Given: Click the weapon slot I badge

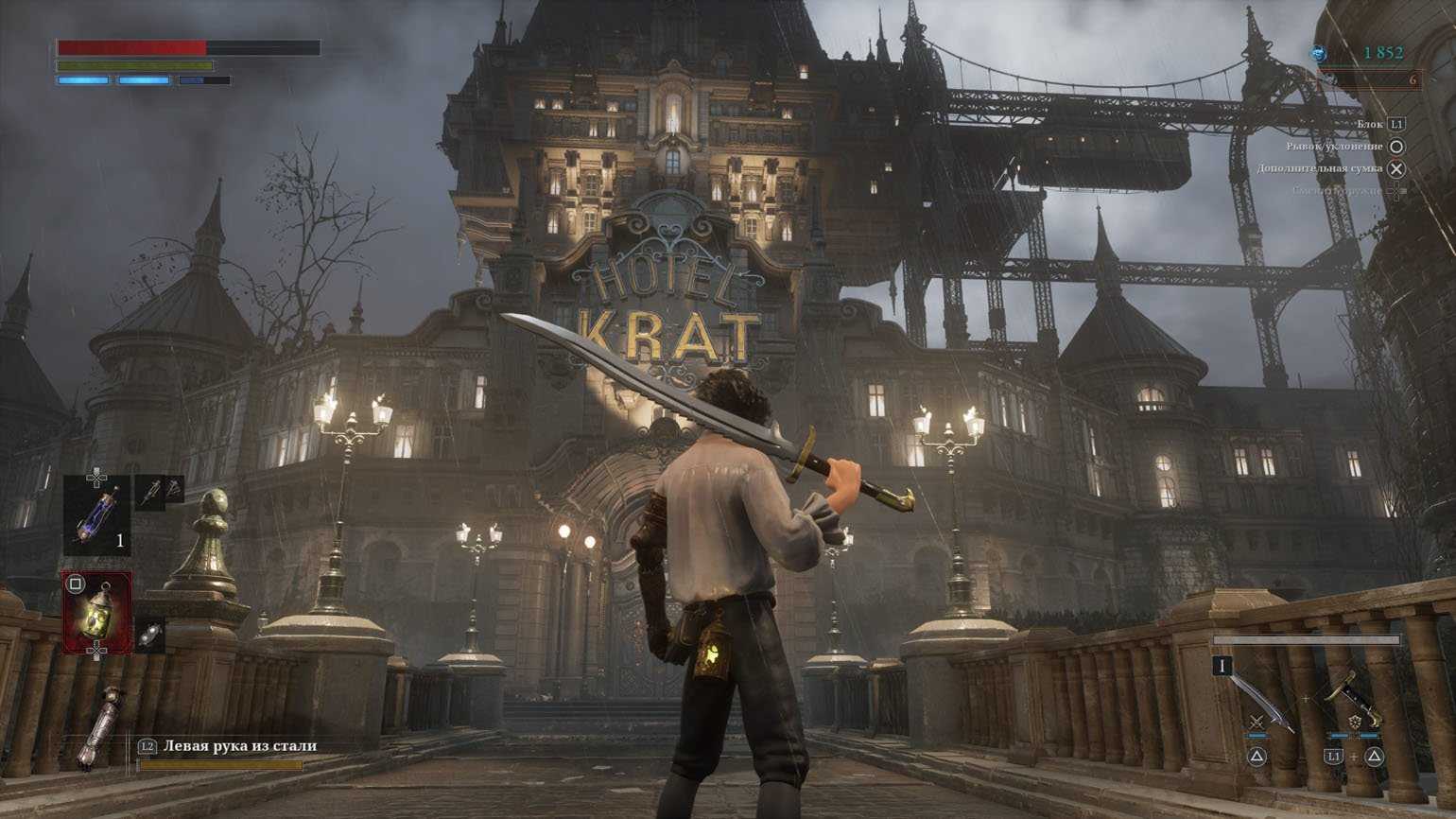Looking at the screenshot, I should (x=1222, y=666).
